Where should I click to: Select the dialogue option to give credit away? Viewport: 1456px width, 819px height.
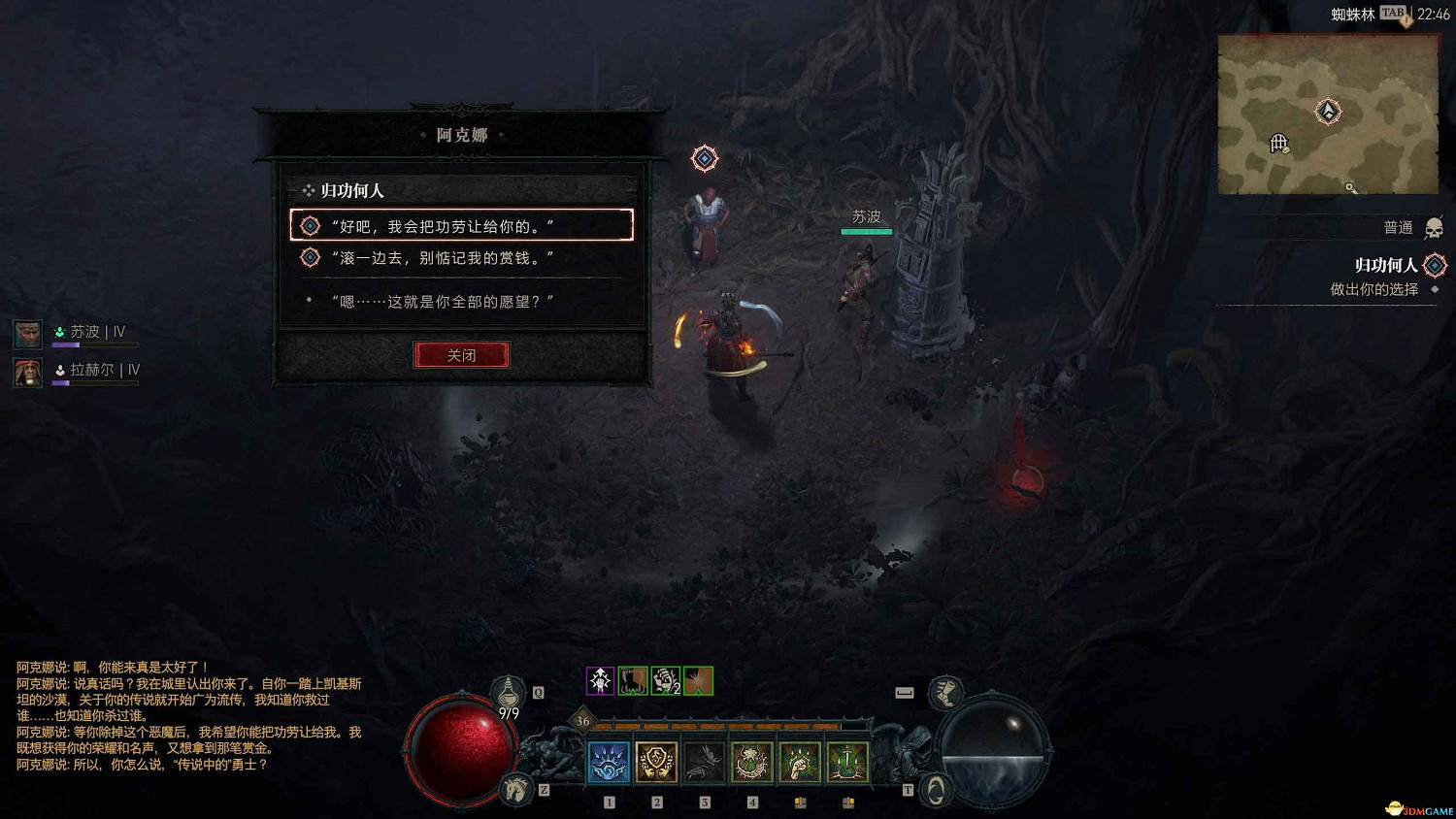(461, 224)
